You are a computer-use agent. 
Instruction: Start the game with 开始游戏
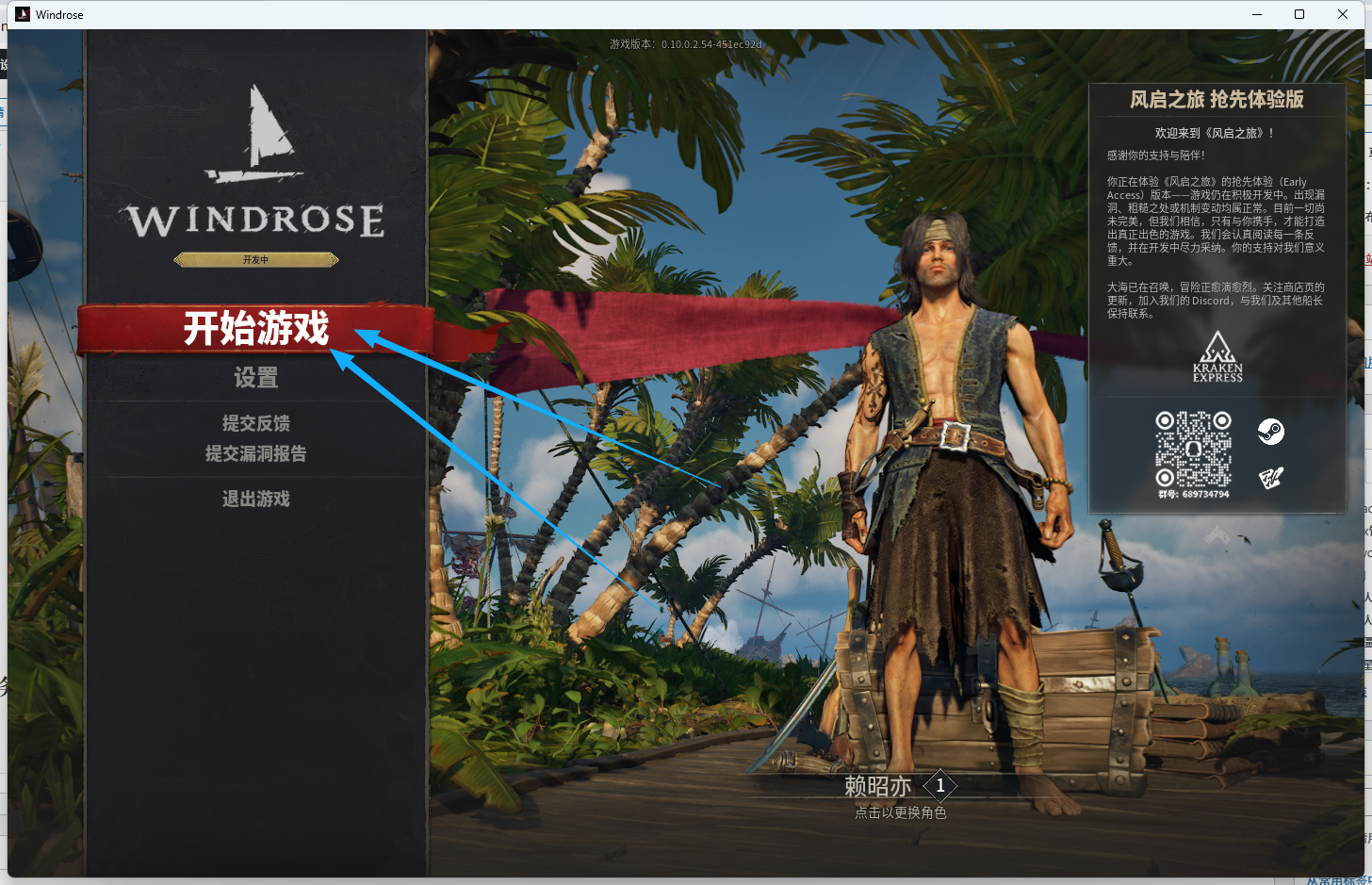click(x=255, y=328)
